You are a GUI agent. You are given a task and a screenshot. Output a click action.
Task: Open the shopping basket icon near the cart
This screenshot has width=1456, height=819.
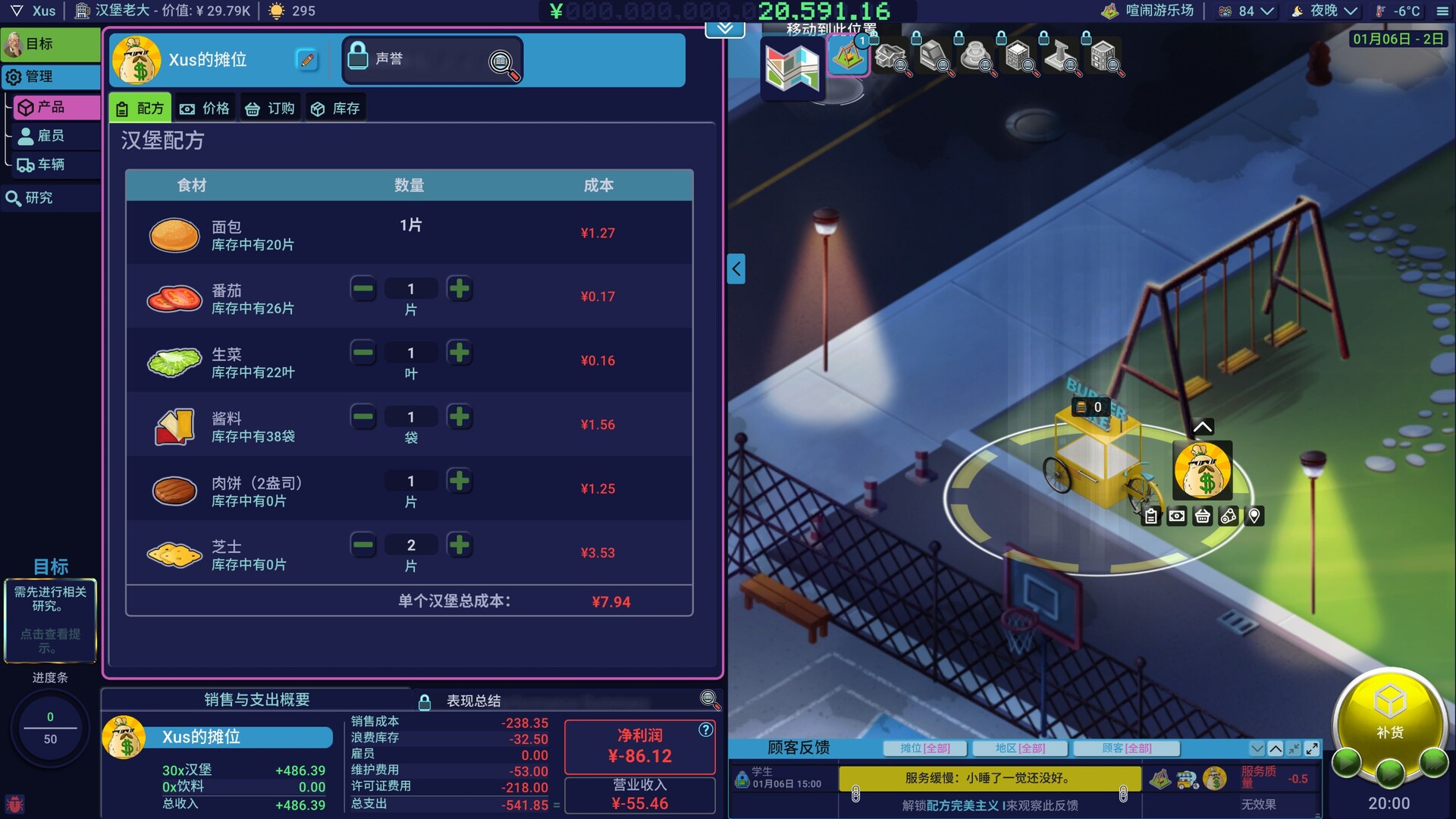1202,516
